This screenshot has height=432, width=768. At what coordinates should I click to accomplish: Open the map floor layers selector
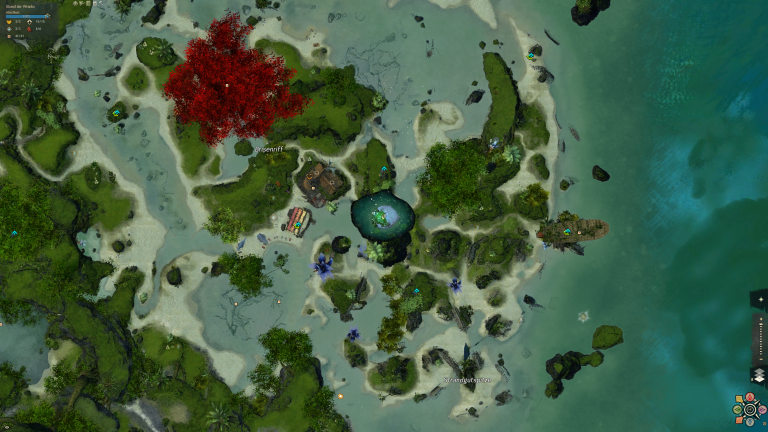(x=757, y=376)
